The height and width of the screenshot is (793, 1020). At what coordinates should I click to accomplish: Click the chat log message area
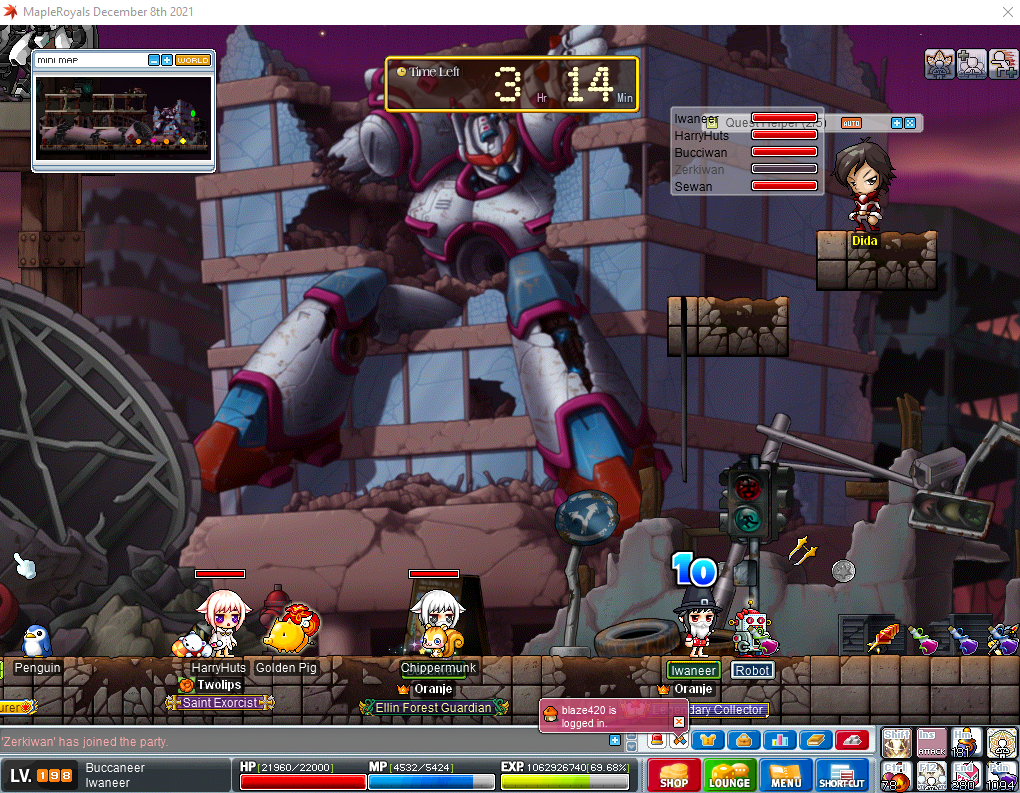[x=300, y=742]
